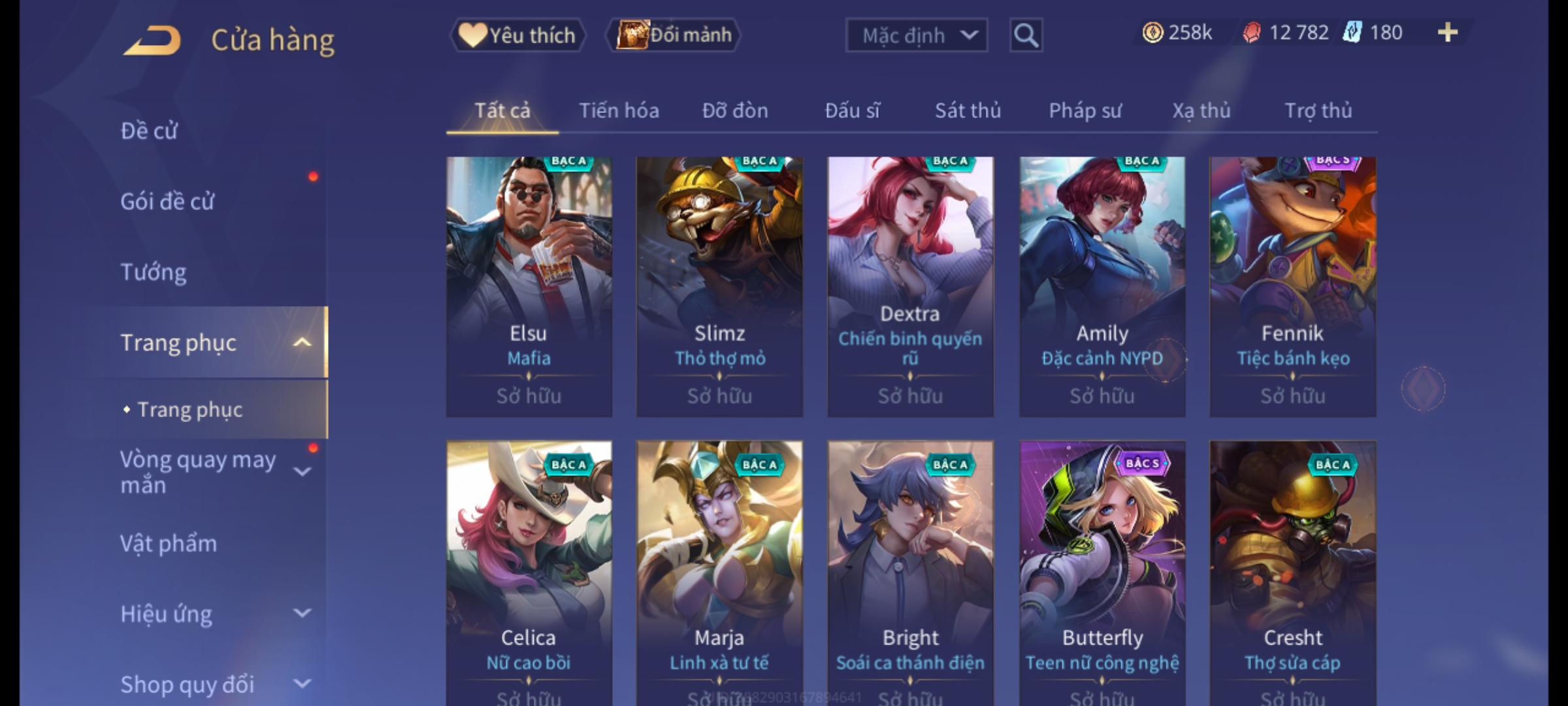Click the magnifying glass search button

click(1026, 35)
